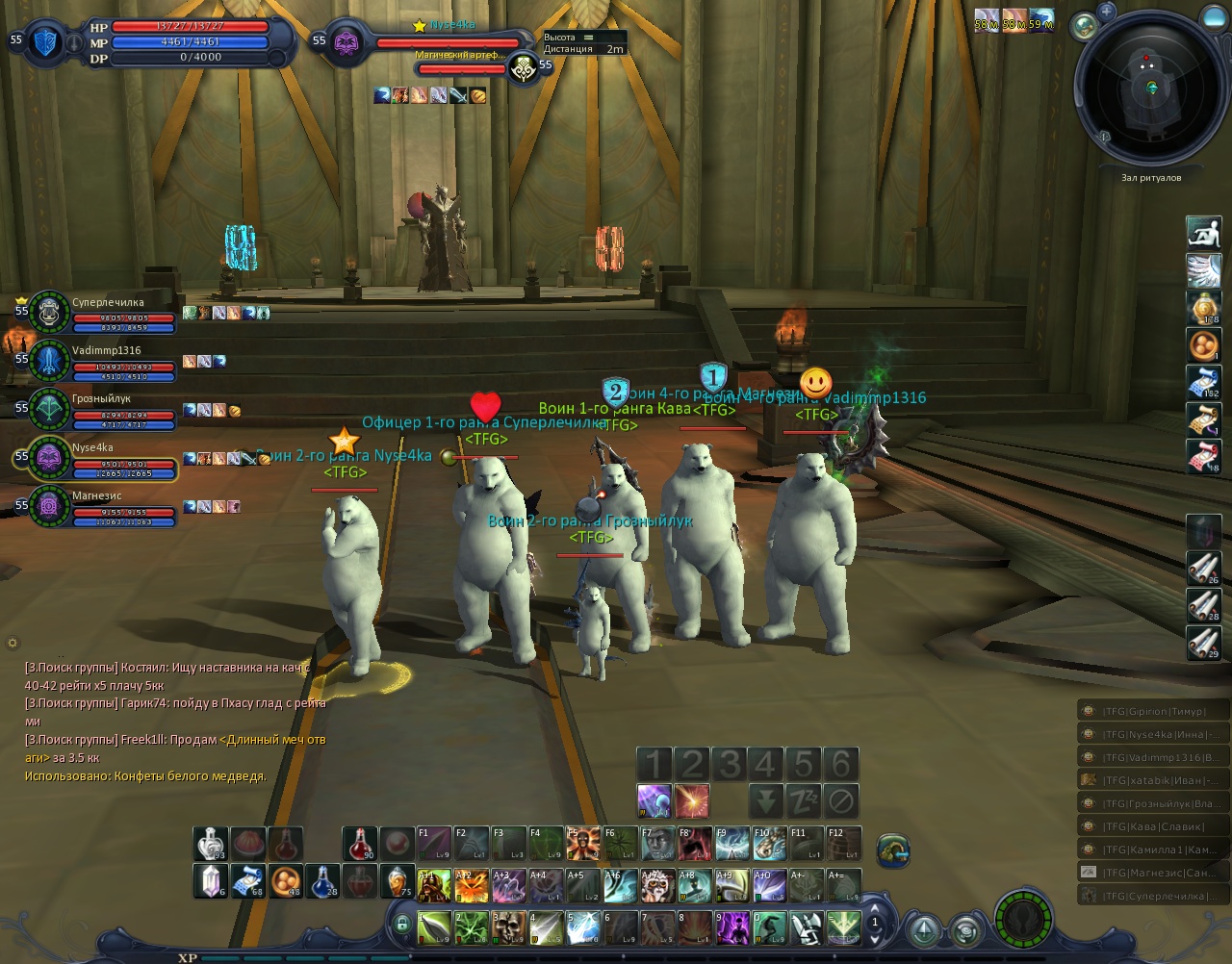Use the red potion with 90 charges

(x=359, y=844)
